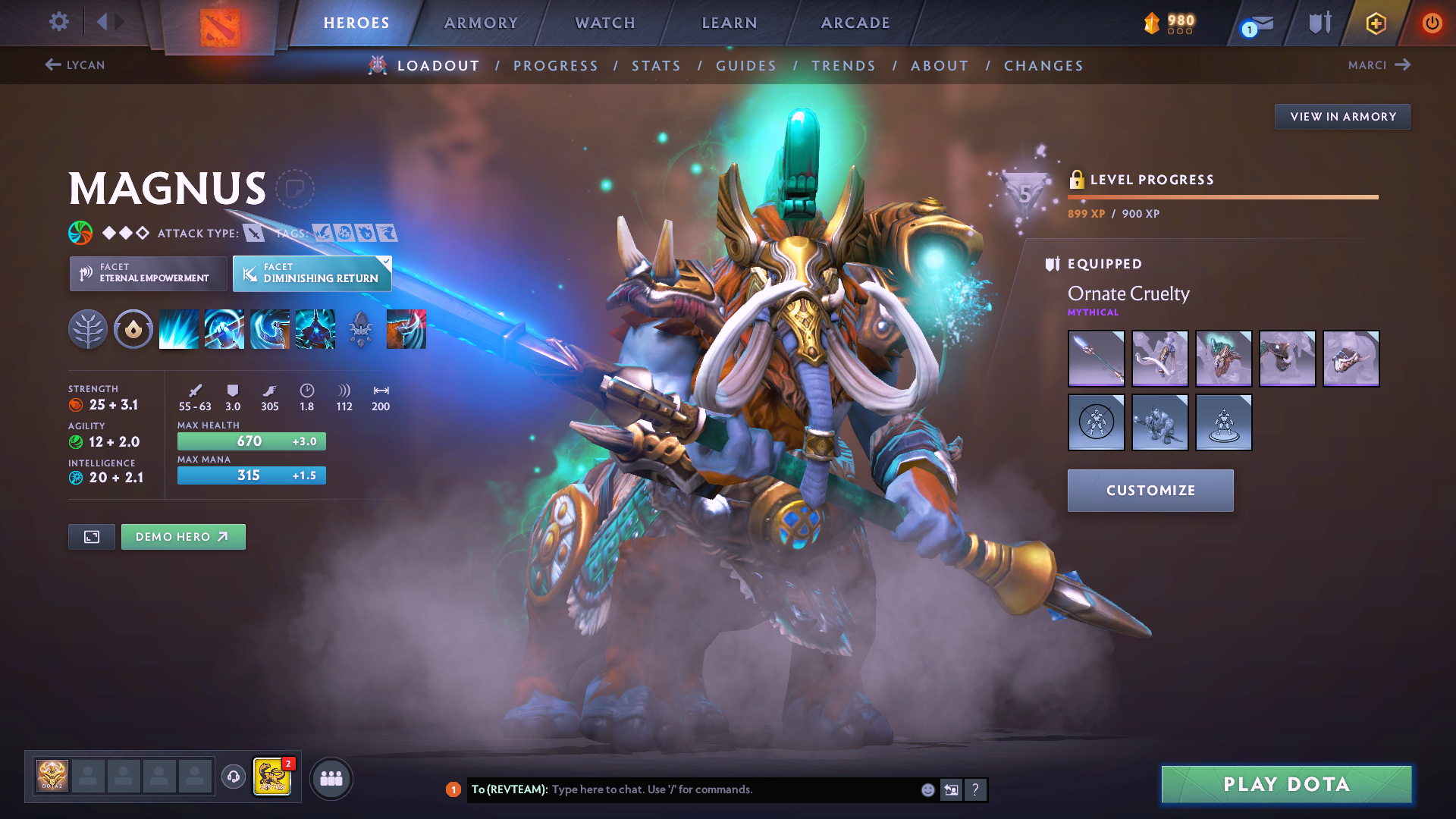1456x819 pixels.
Task: Click the Reverse Polarity ultimate icon
Action: tap(315, 328)
